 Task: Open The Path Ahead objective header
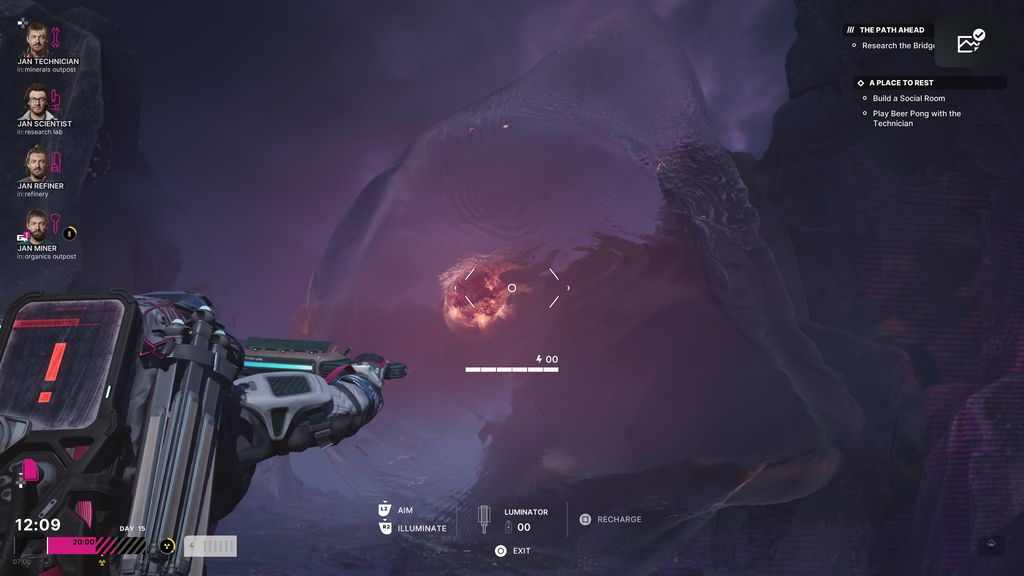coord(891,30)
